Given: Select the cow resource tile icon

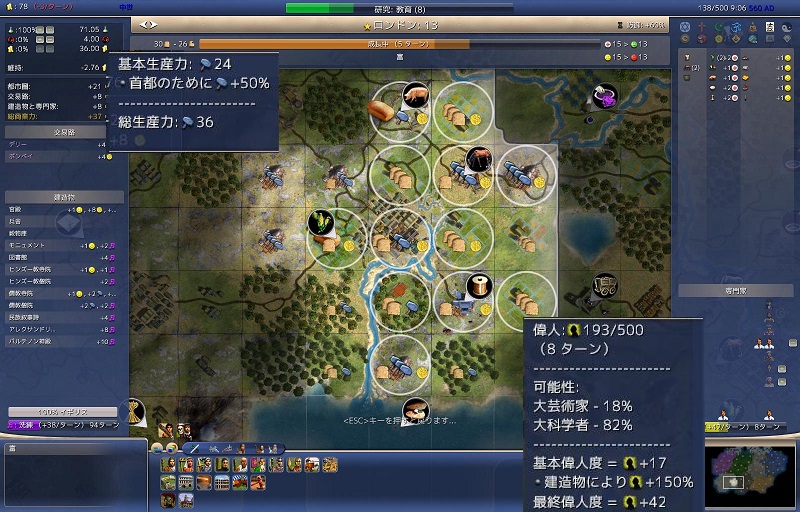Looking at the screenshot, I should coord(478,158).
